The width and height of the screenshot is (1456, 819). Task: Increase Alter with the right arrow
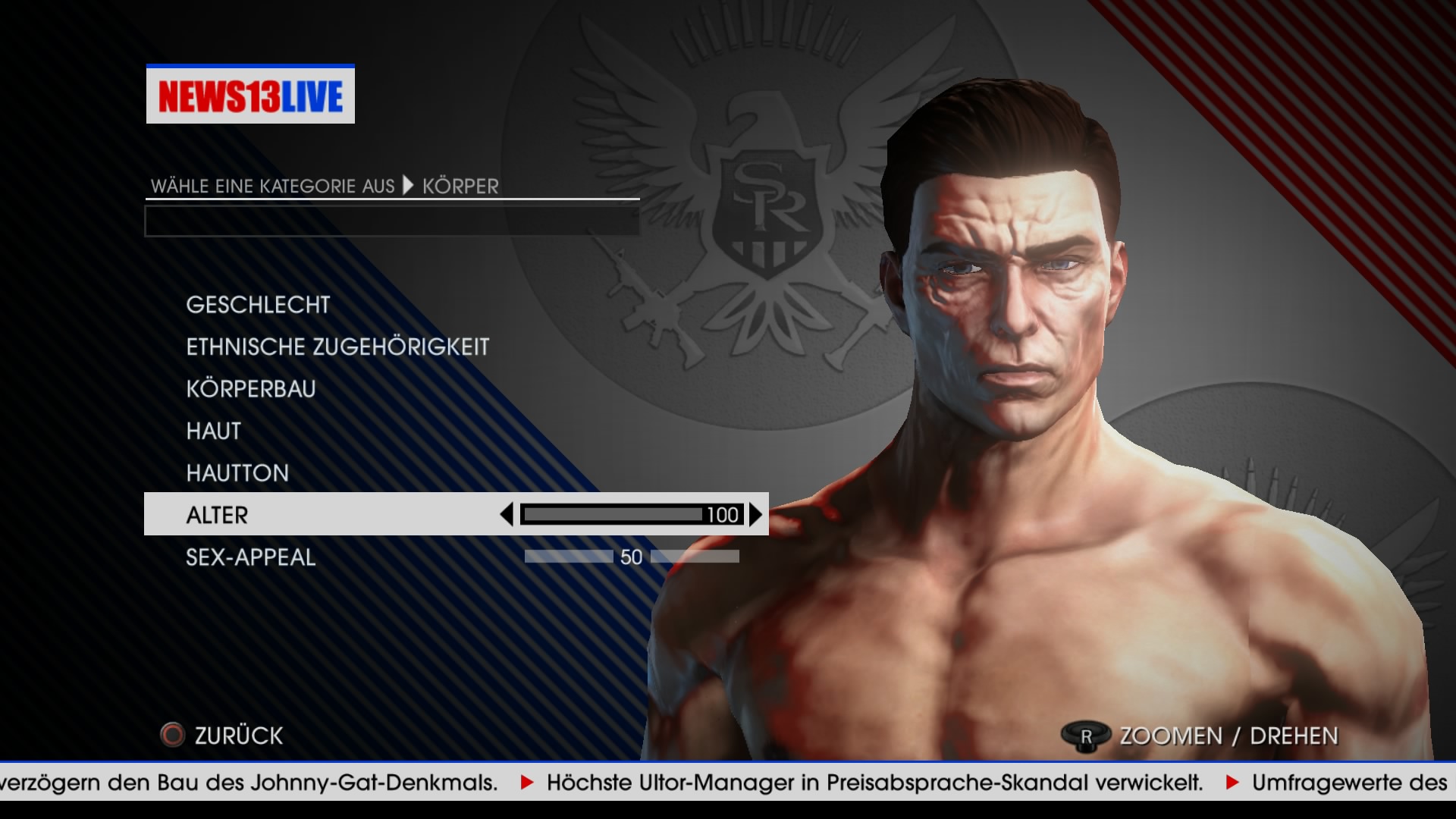755,515
